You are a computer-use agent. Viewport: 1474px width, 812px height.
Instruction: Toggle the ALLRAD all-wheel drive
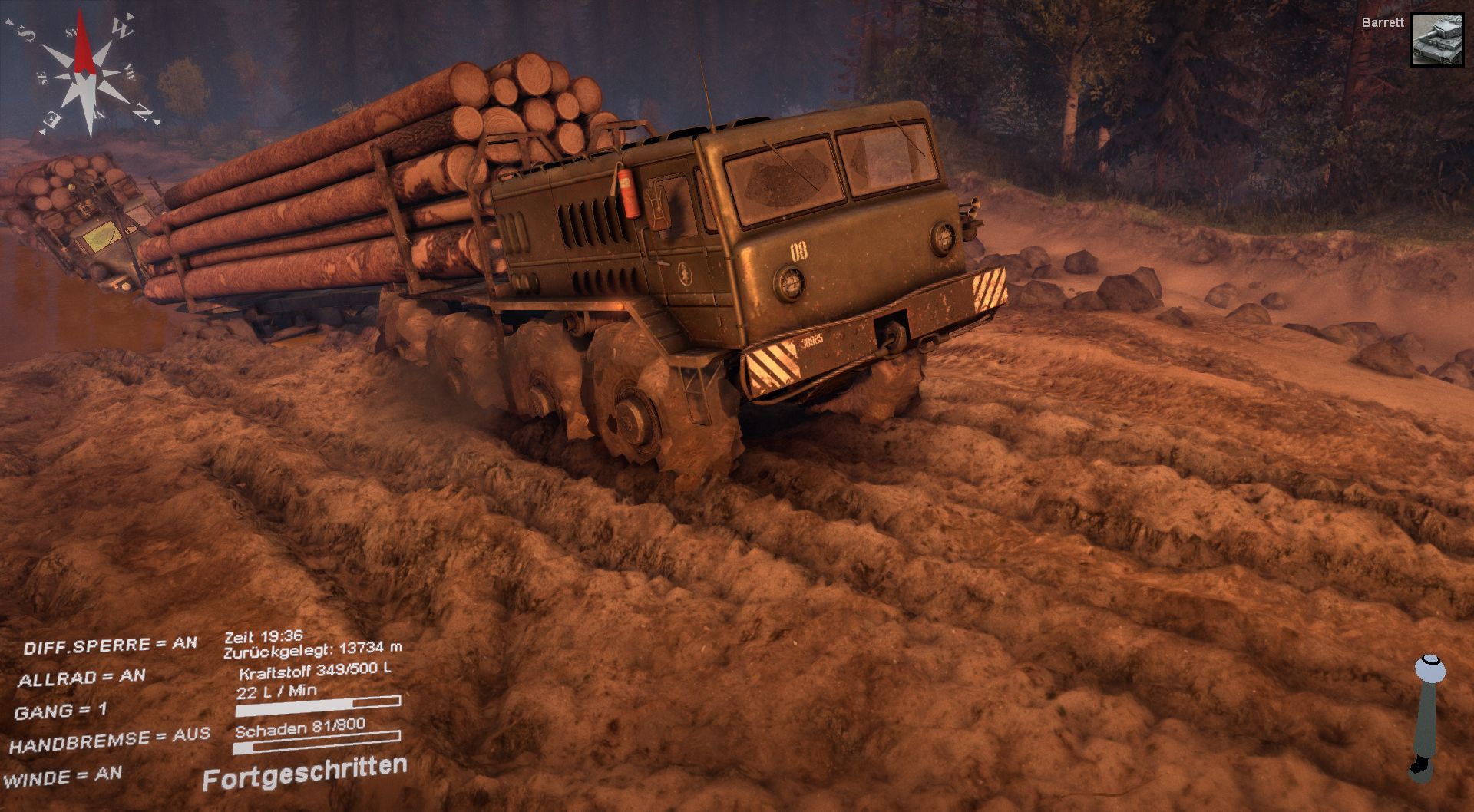tap(81, 678)
